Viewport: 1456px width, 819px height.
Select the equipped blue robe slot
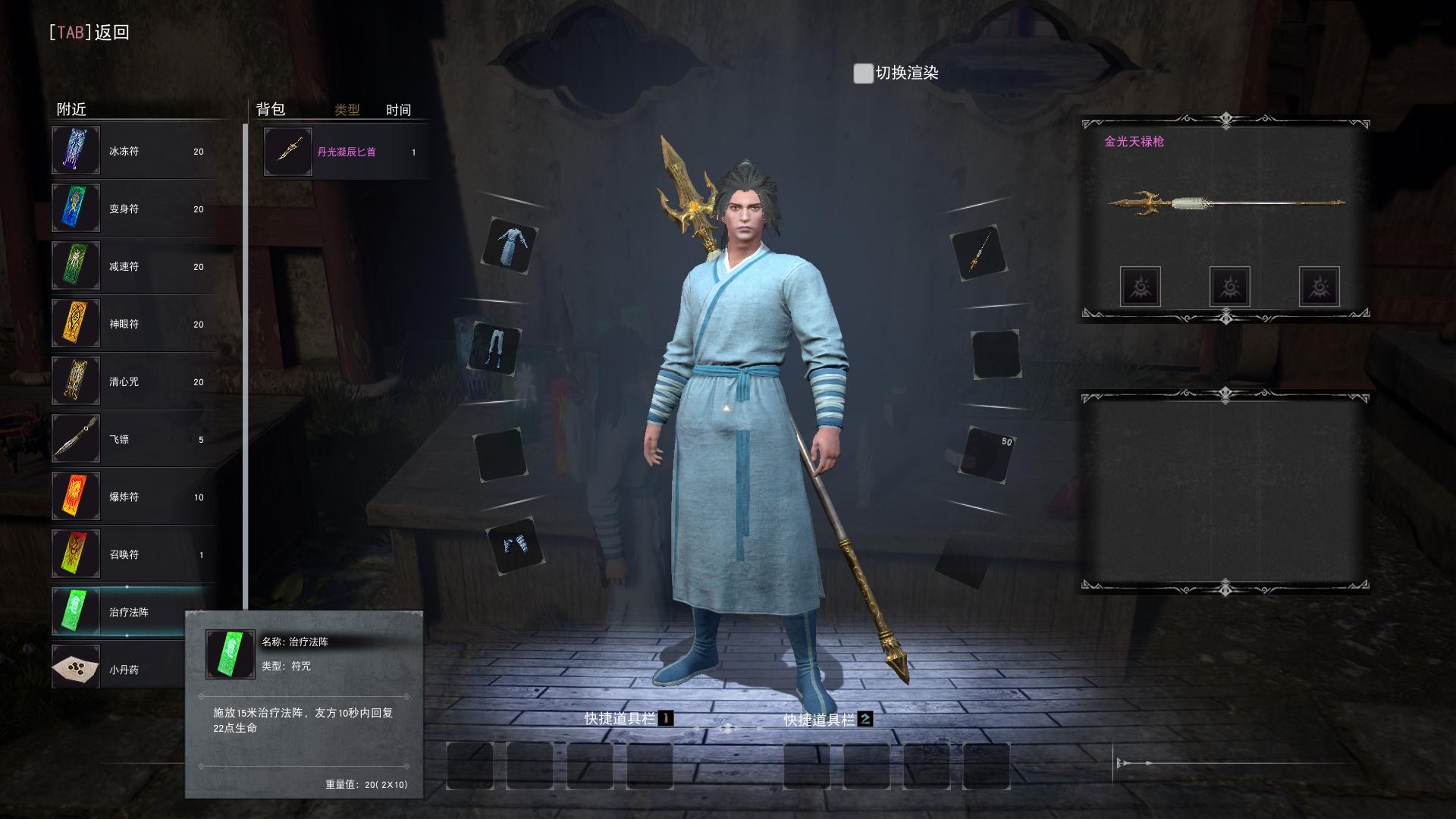(x=510, y=246)
